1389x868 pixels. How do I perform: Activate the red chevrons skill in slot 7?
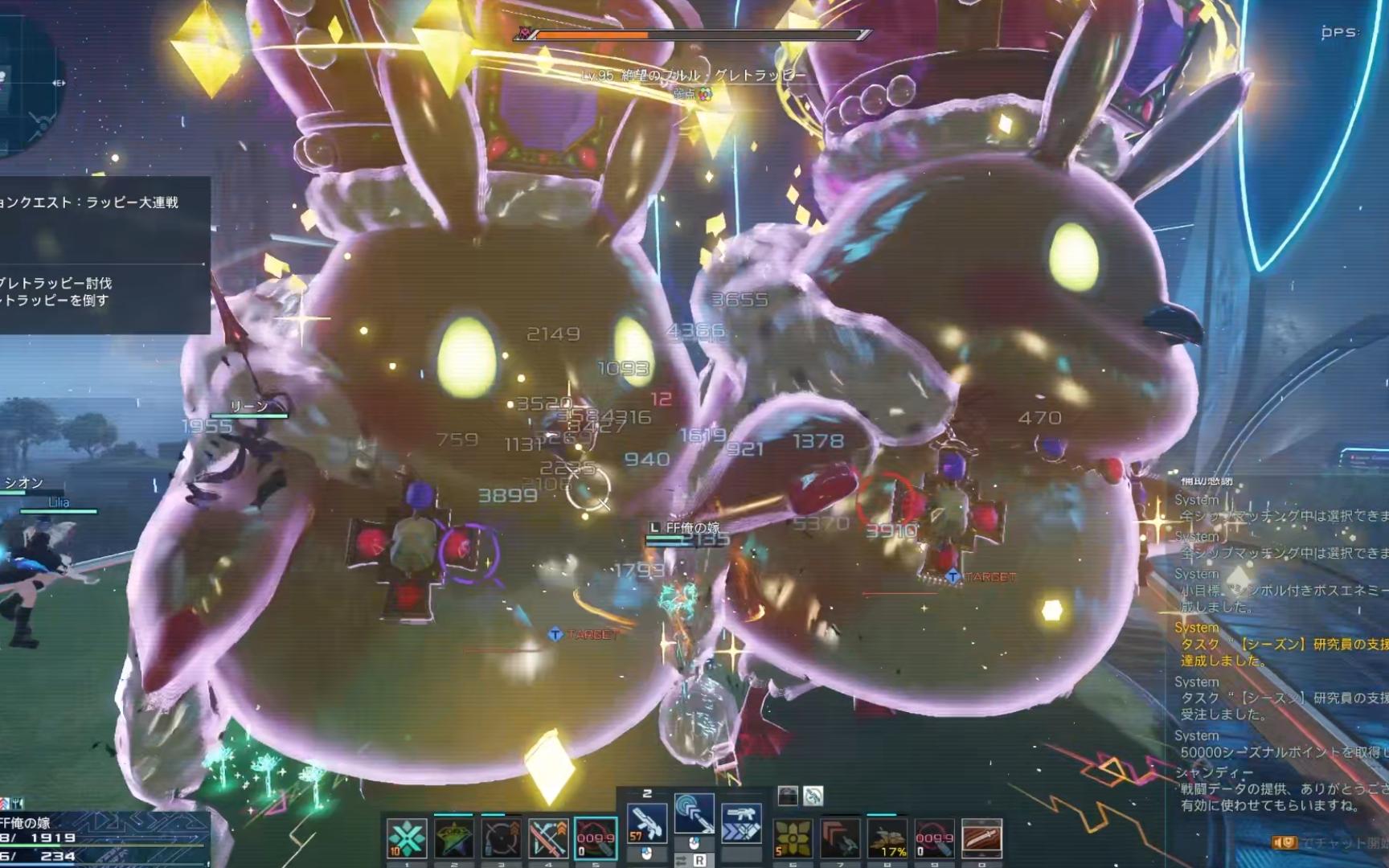pos(839,838)
